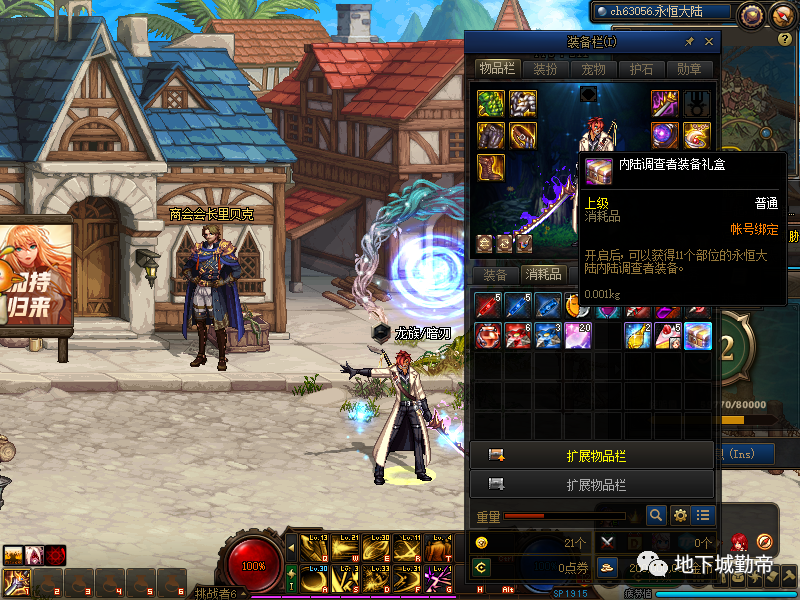Select the 护石 tab
Screen dimensions: 800x600
point(641,69)
